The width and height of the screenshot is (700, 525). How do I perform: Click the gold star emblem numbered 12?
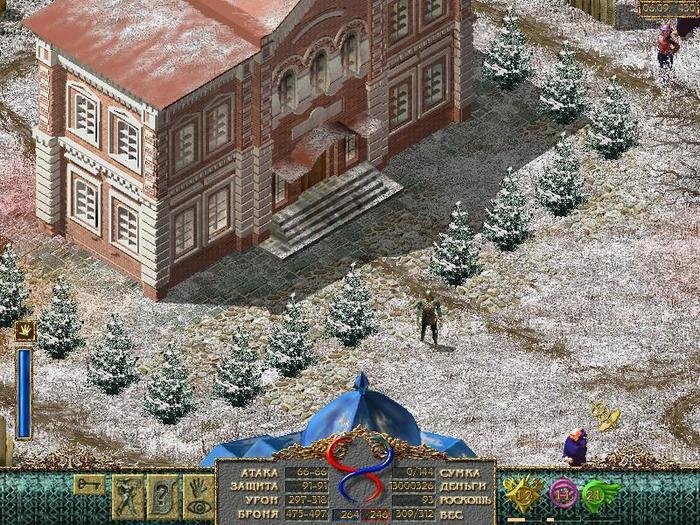click(x=523, y=495)
